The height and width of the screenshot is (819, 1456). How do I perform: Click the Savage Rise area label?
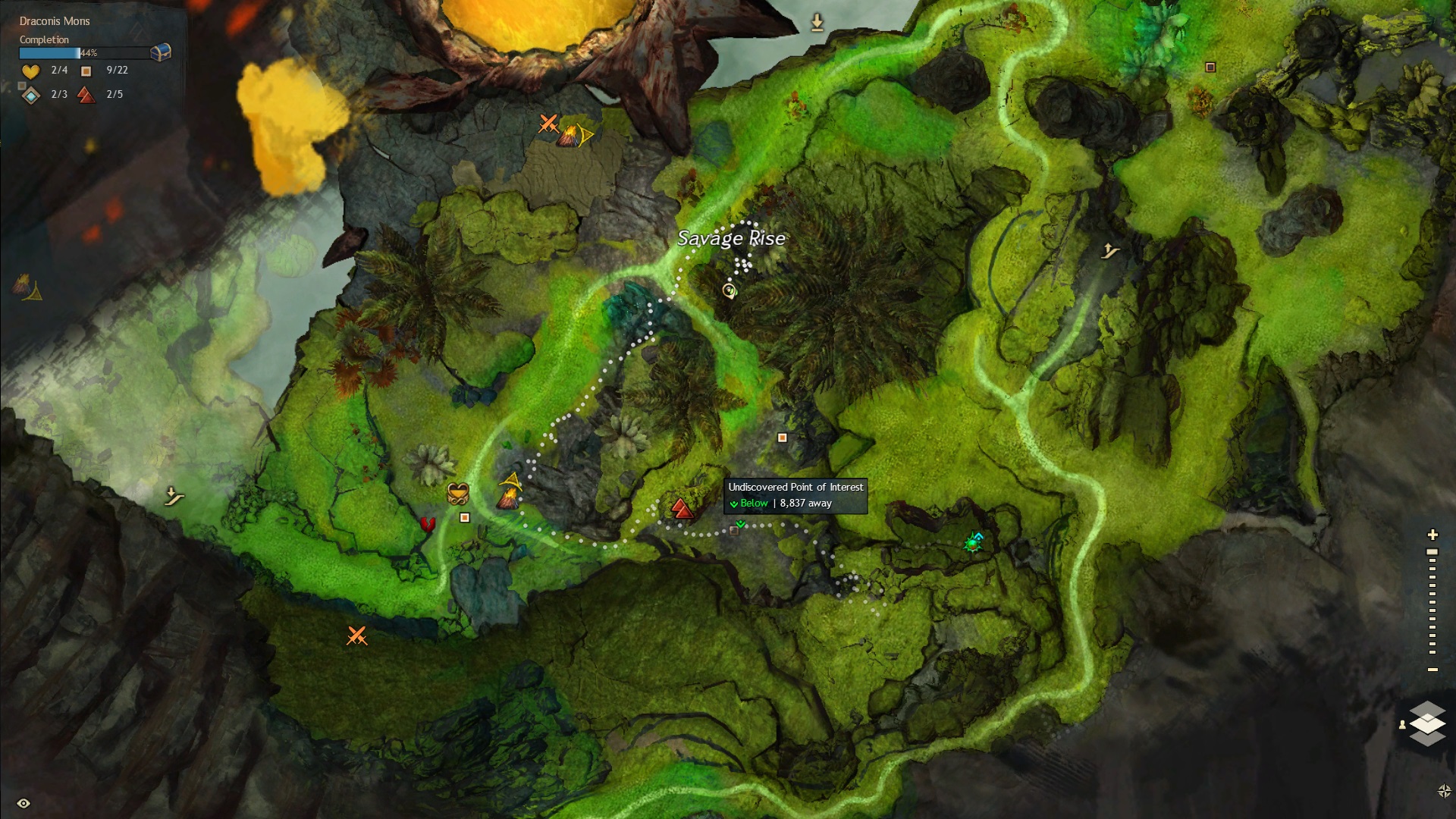pyautogui.click(x=730, y=238)
